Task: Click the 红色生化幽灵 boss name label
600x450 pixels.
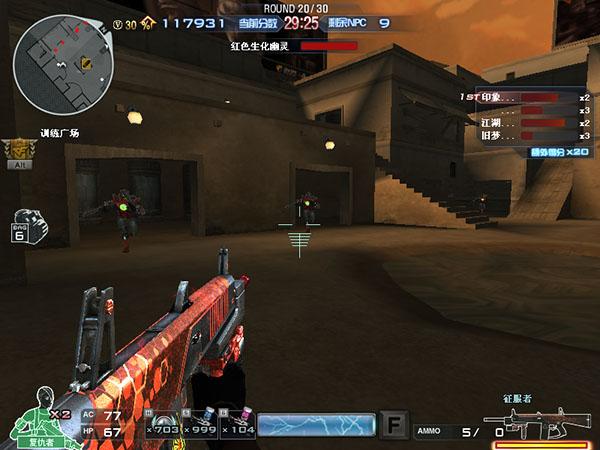Action: 258,45
